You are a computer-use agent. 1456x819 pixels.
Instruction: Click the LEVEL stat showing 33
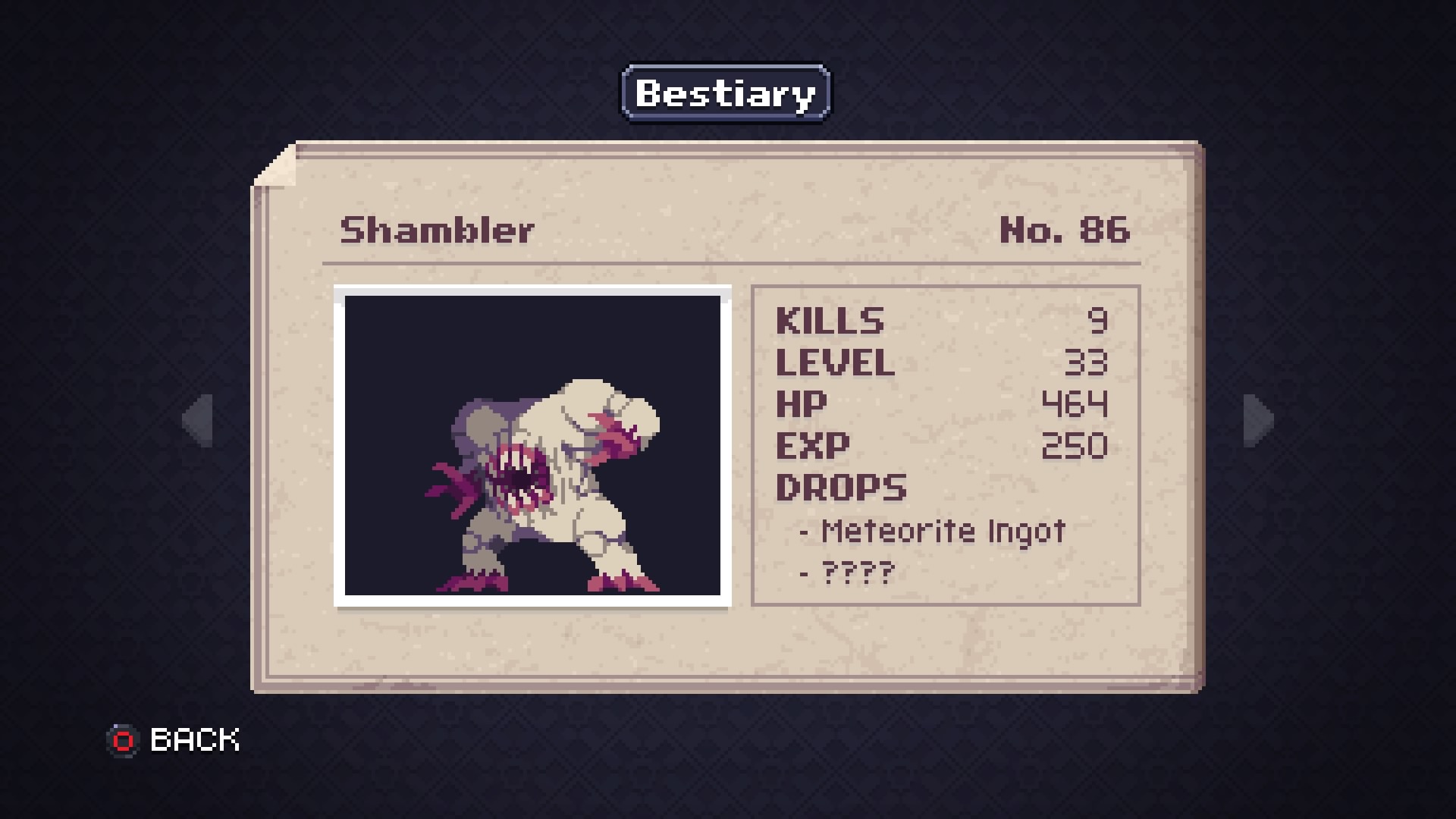[x=834, y=364]
